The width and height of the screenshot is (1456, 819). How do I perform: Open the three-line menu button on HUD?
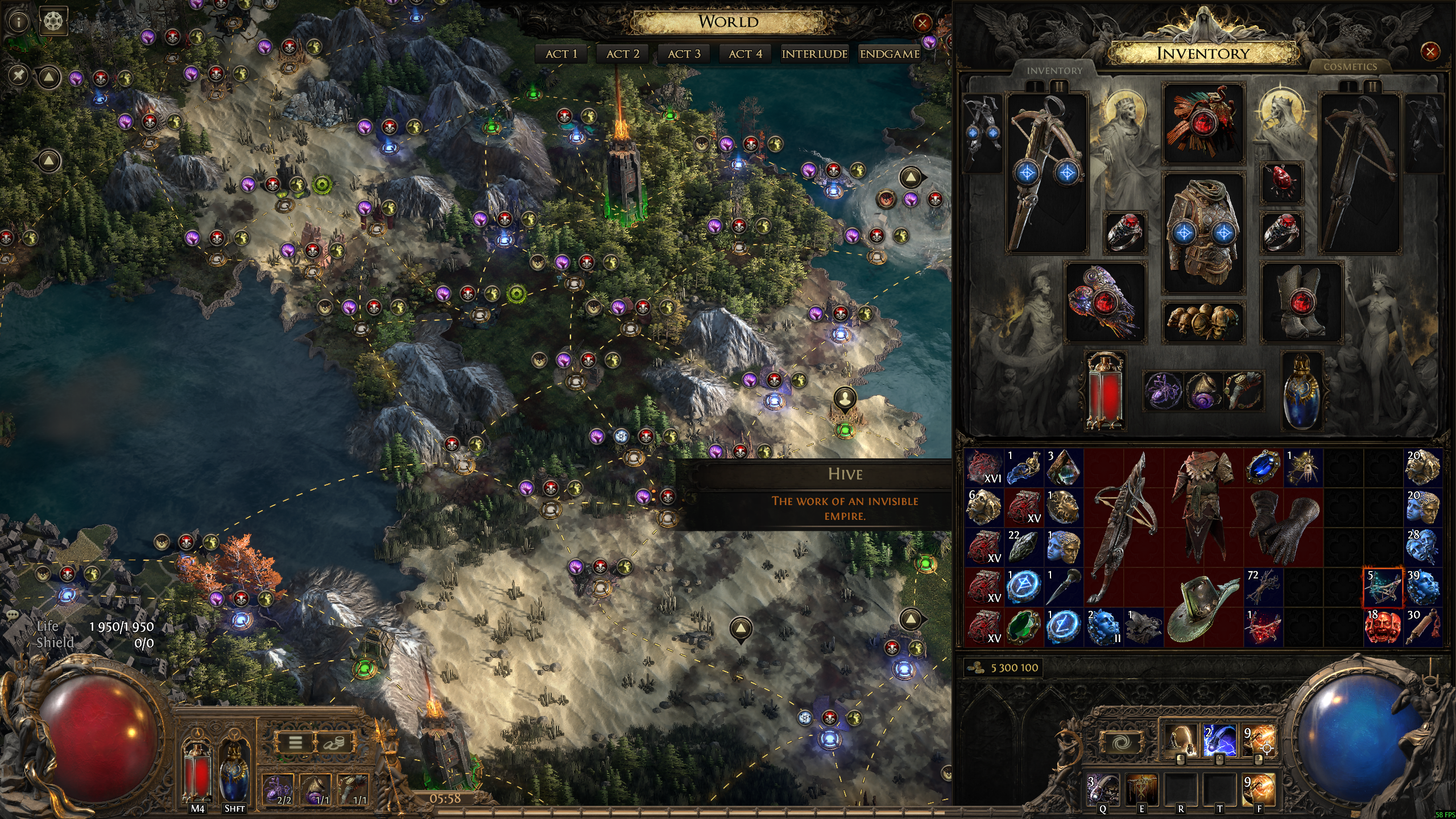(x=295, y=742)
